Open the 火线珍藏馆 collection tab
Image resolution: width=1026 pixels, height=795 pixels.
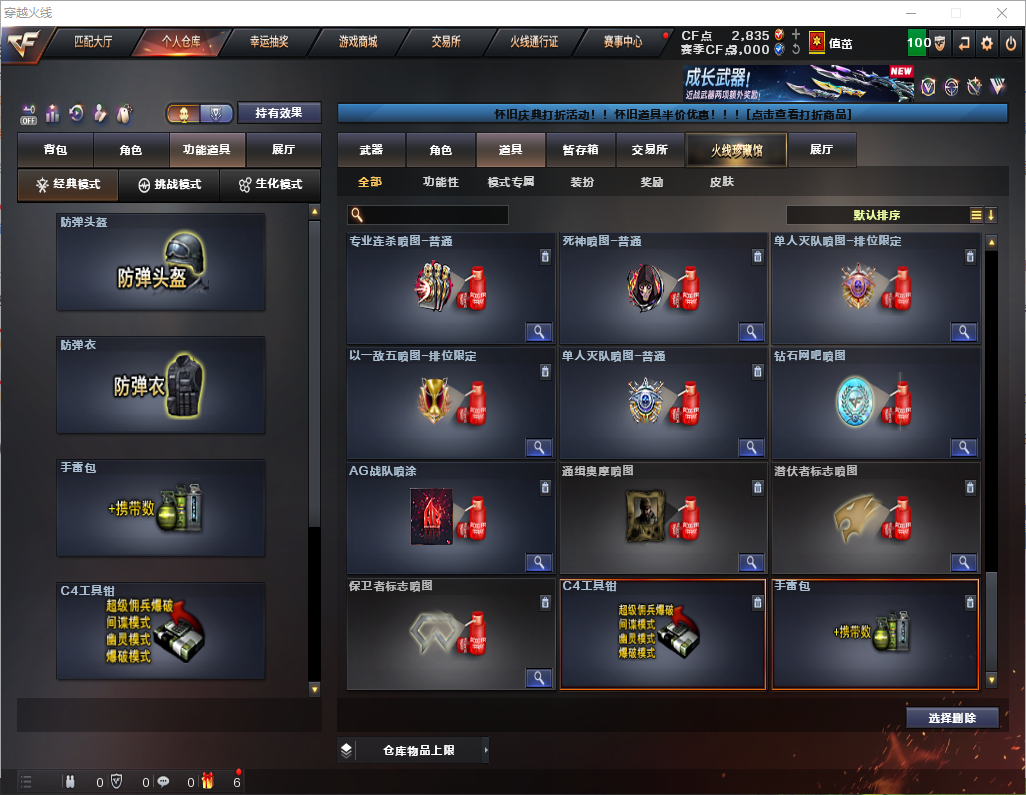coord(736,150)
